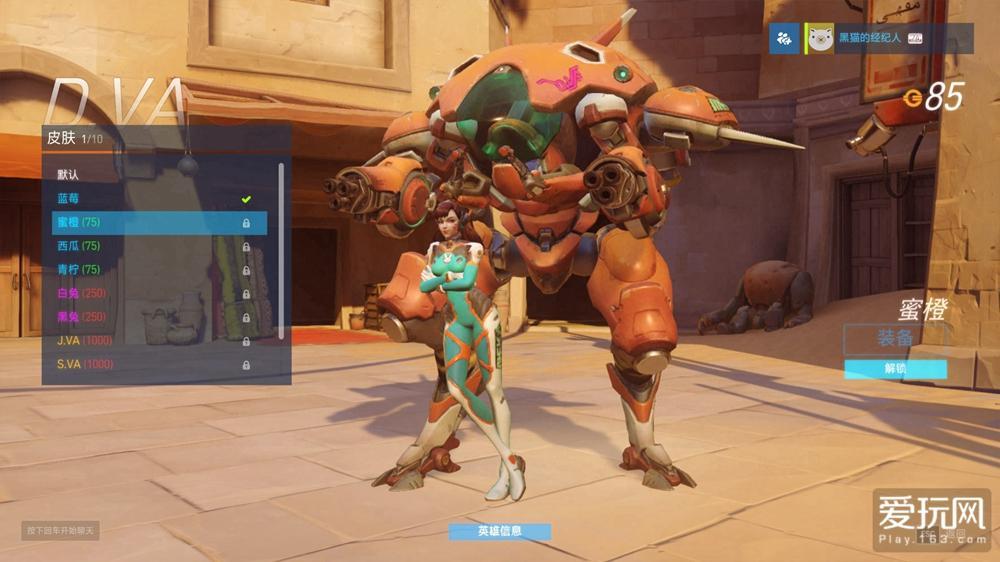The height and width of the screenshot is (562, 1000).
Task: Preview the 黑兔 (250) skin
Action: pyautogui.click(x=150, y=317)
